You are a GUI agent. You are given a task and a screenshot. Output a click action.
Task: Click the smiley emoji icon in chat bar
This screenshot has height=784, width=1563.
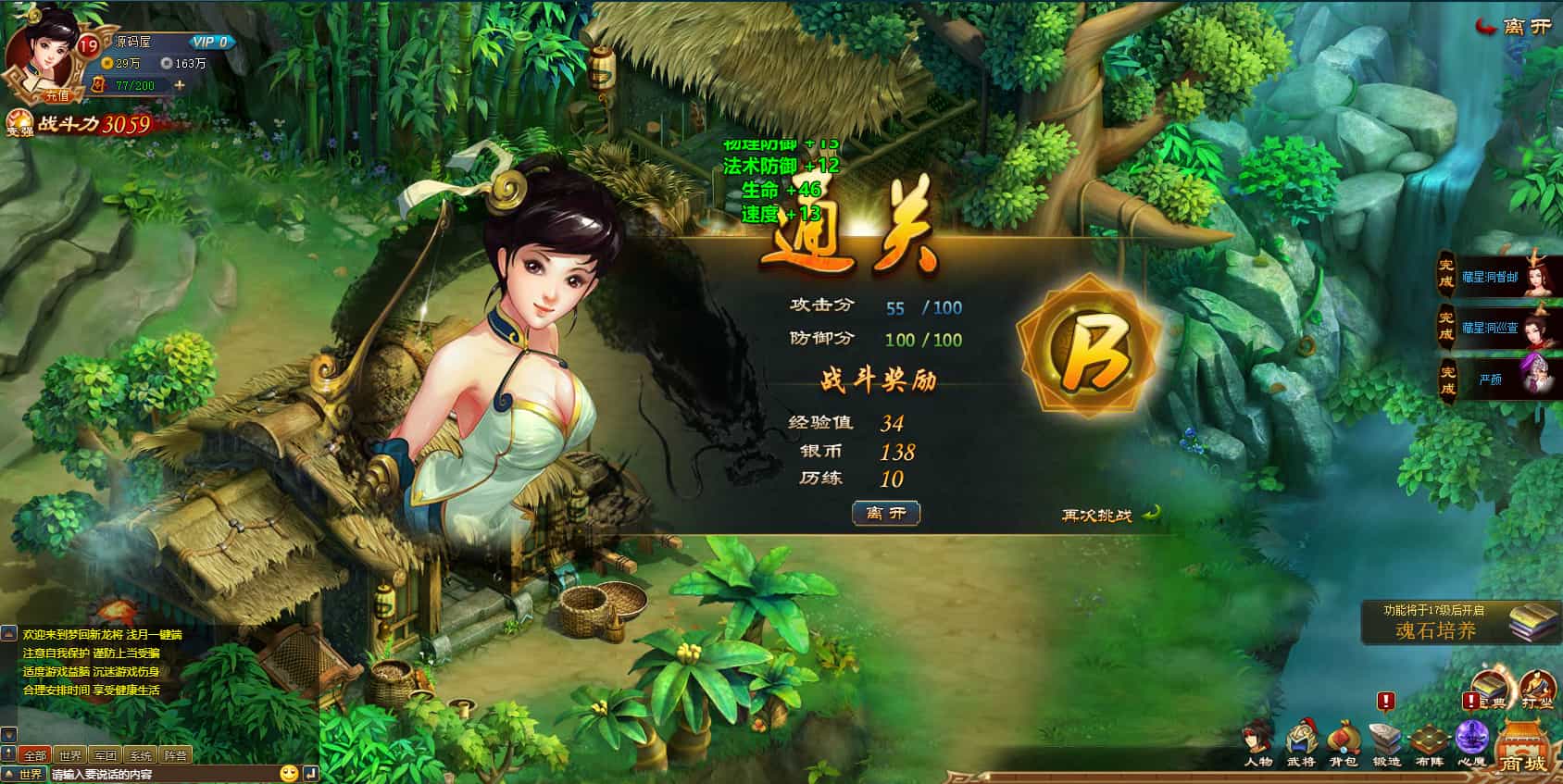coord(289,774)
